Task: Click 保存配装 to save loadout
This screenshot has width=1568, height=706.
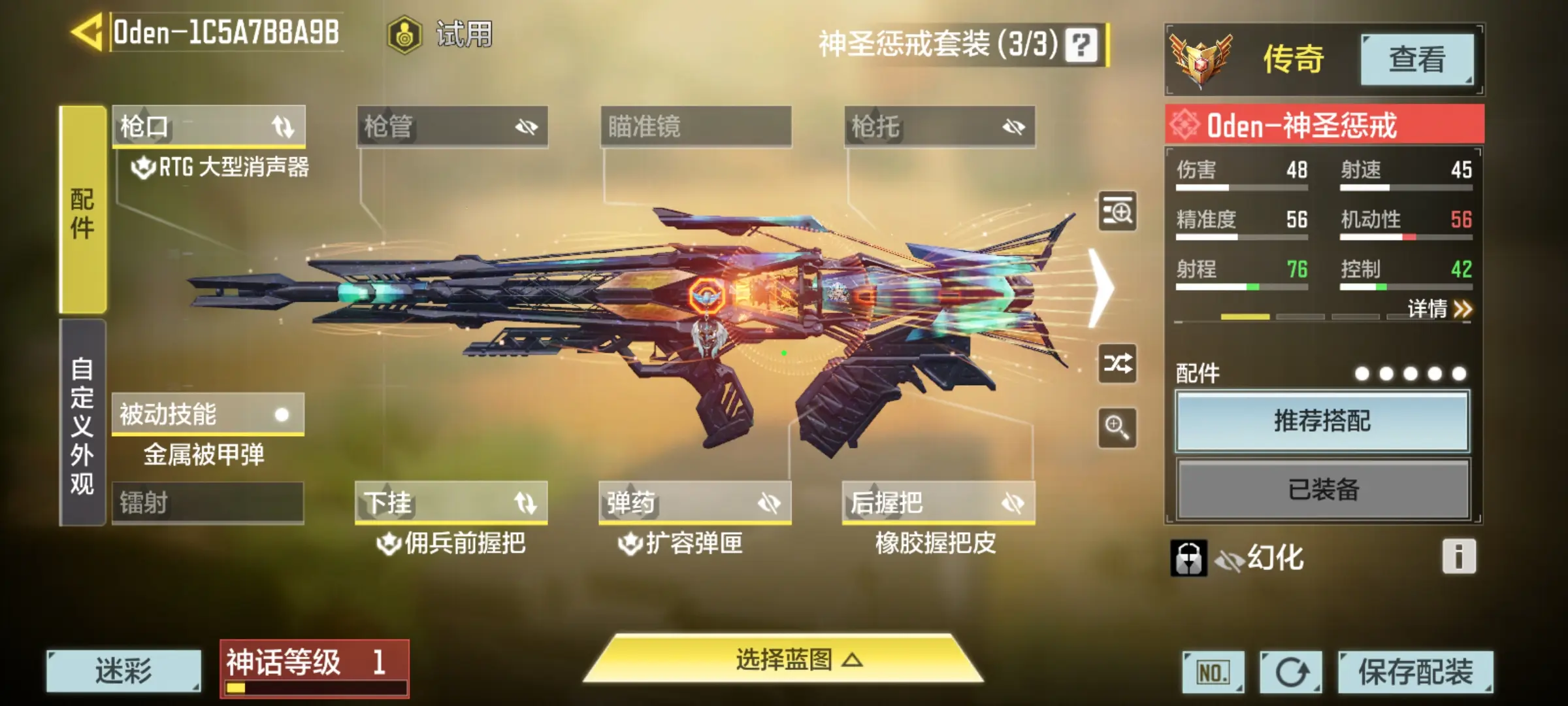Action: (1415, 671)
